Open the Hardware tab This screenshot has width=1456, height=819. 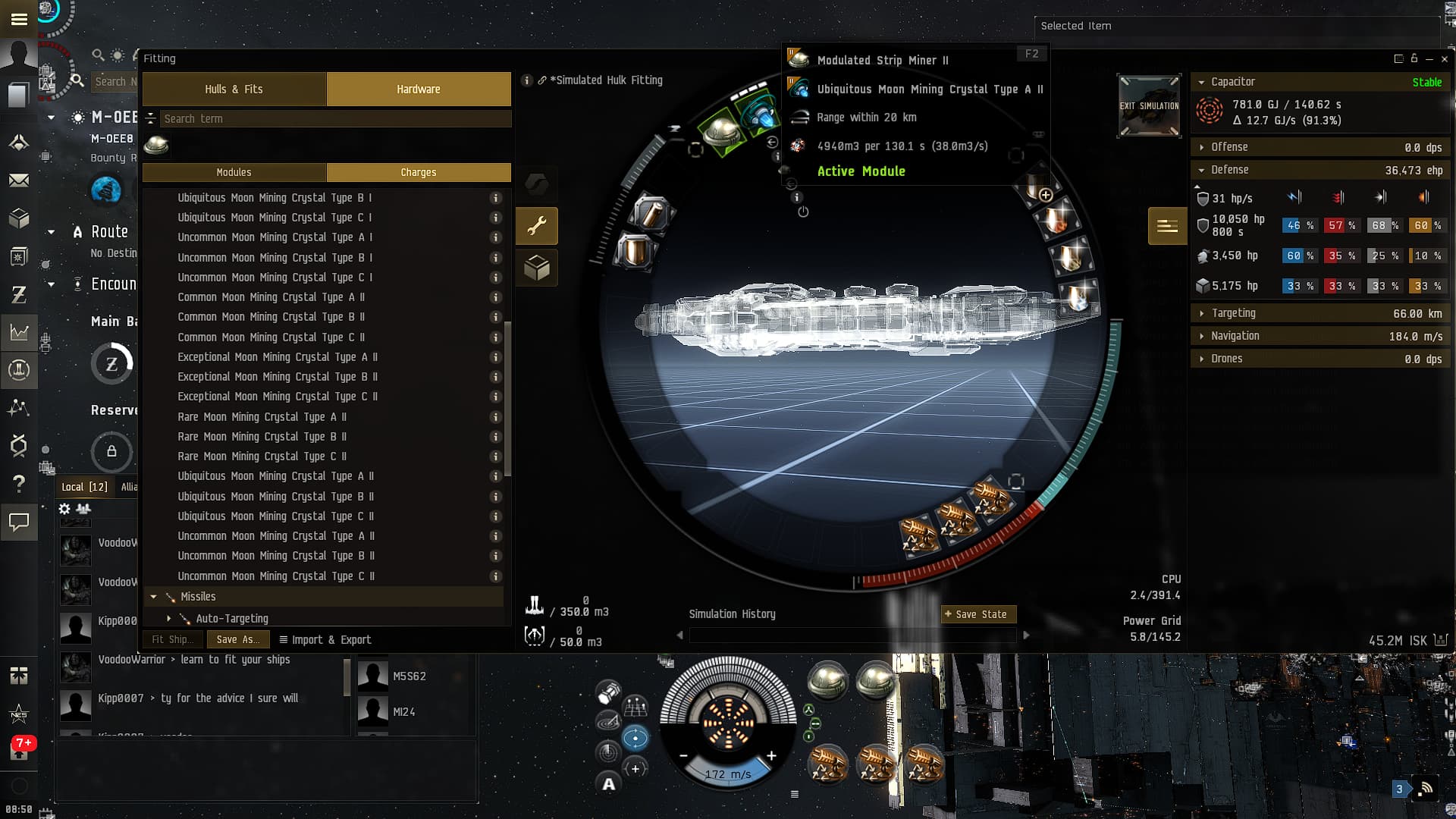pyautogui.click(x=418, y=89)
